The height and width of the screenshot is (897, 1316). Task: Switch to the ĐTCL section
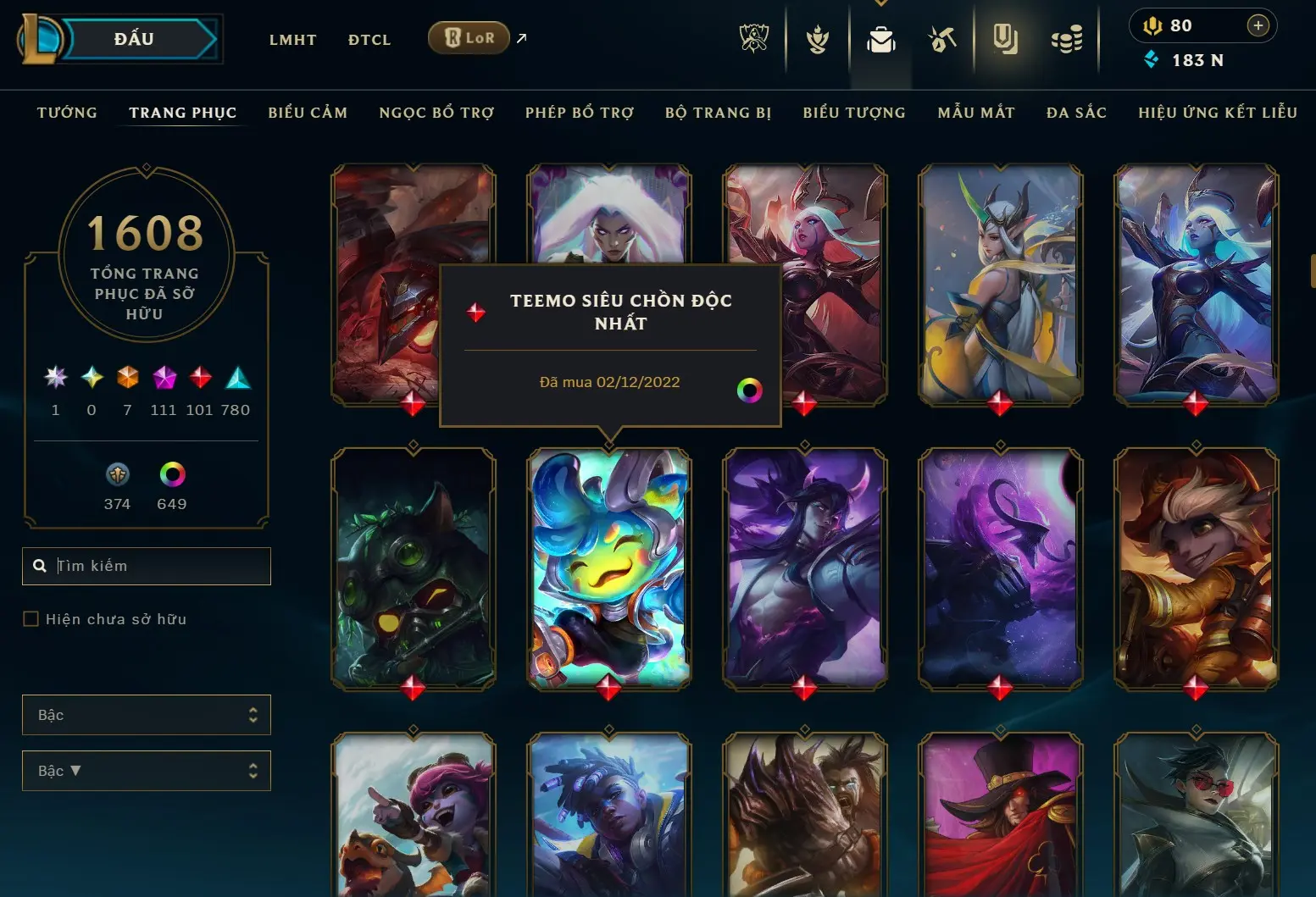(369, 40)
